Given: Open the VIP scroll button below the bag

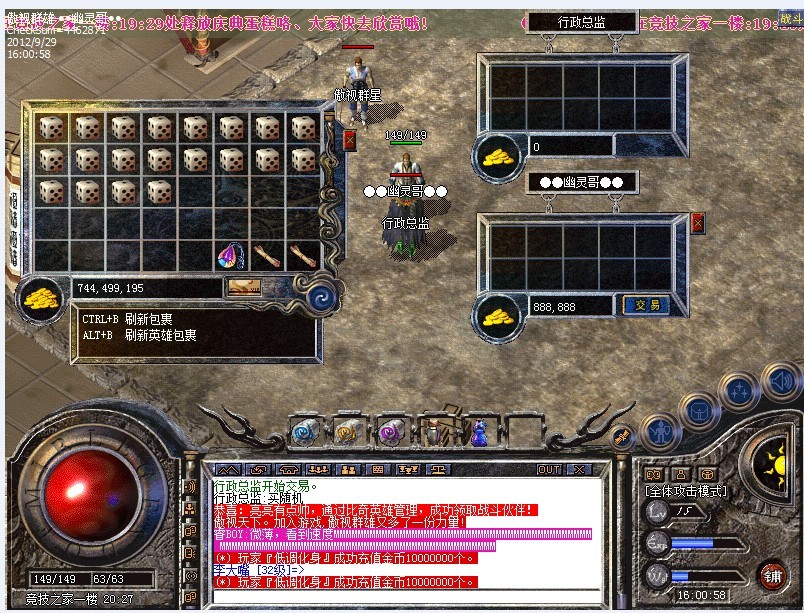Looking at the screenshot, I should click(244, 288).
